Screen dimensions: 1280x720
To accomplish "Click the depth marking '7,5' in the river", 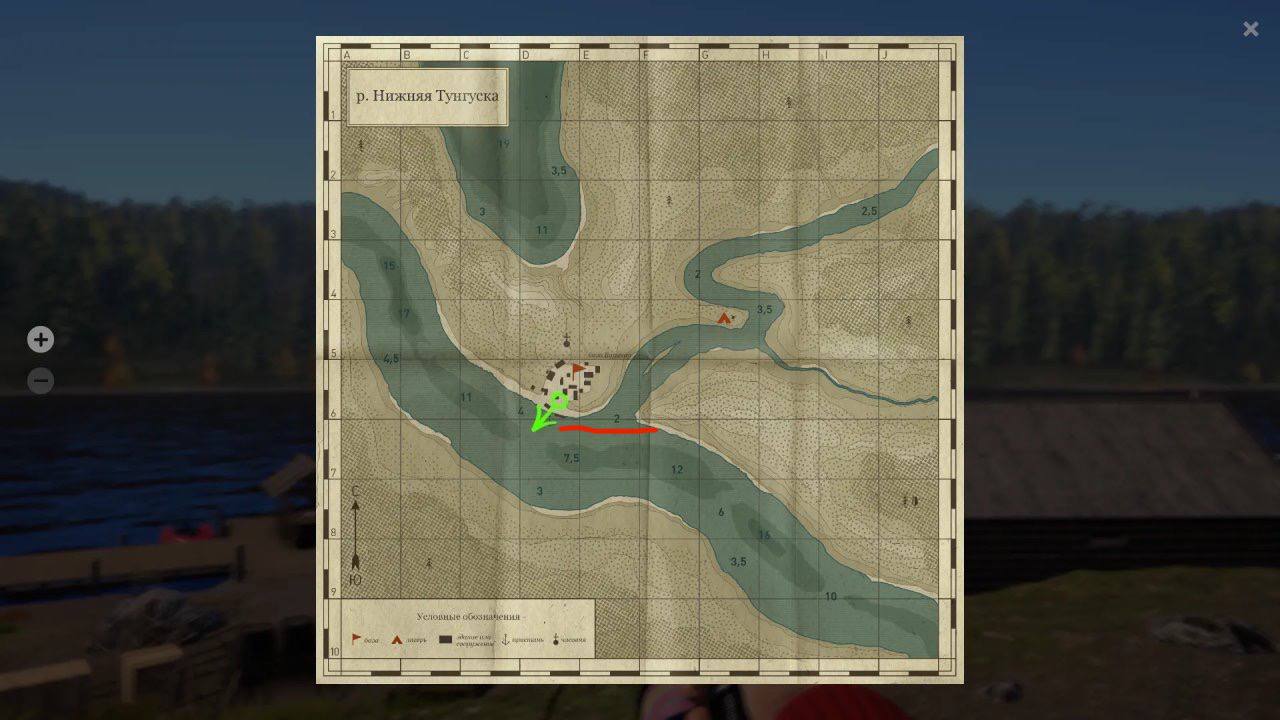I will (570, 458).
